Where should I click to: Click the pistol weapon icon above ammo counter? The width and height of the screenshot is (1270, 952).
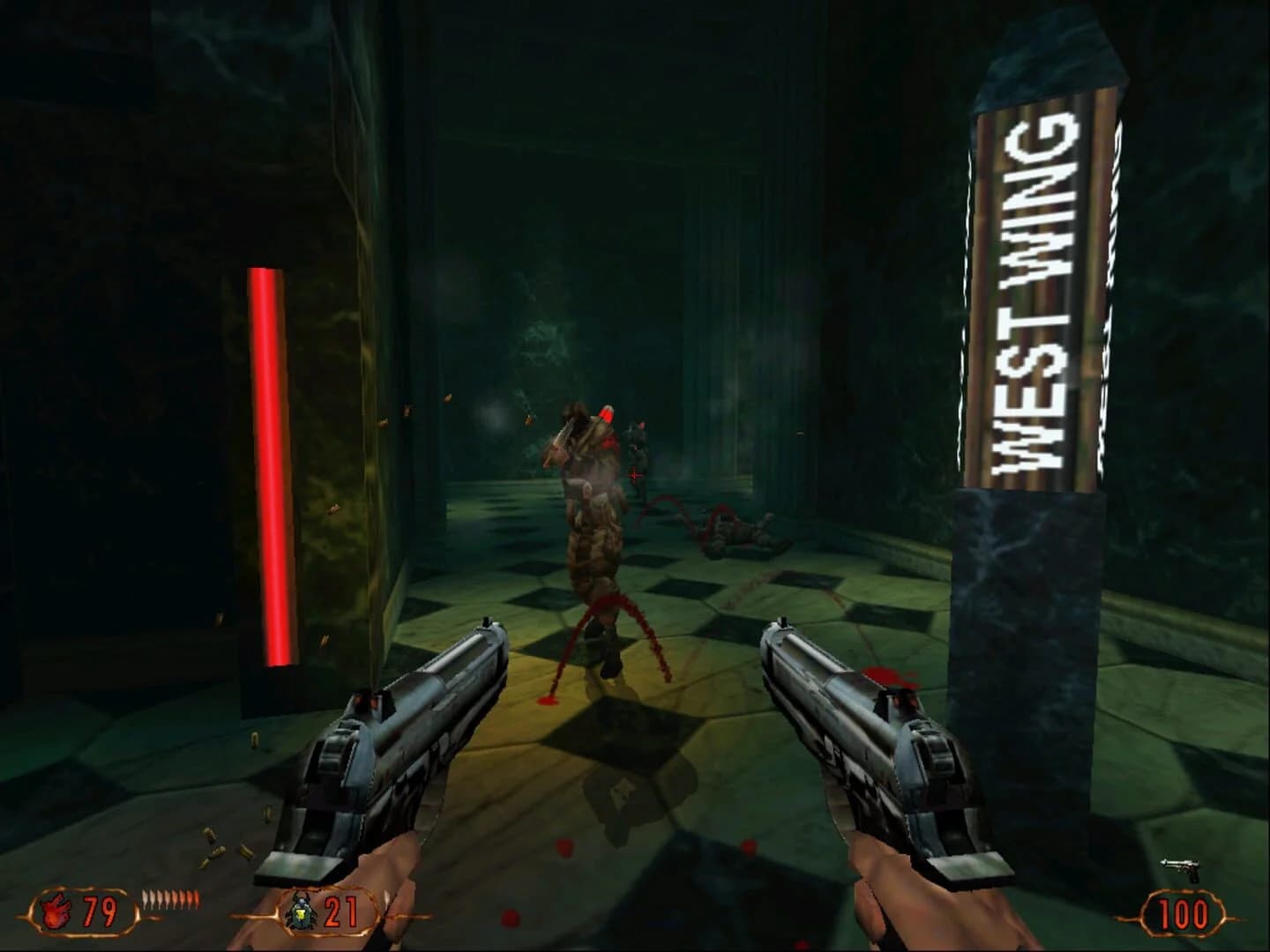[1179, 868]
